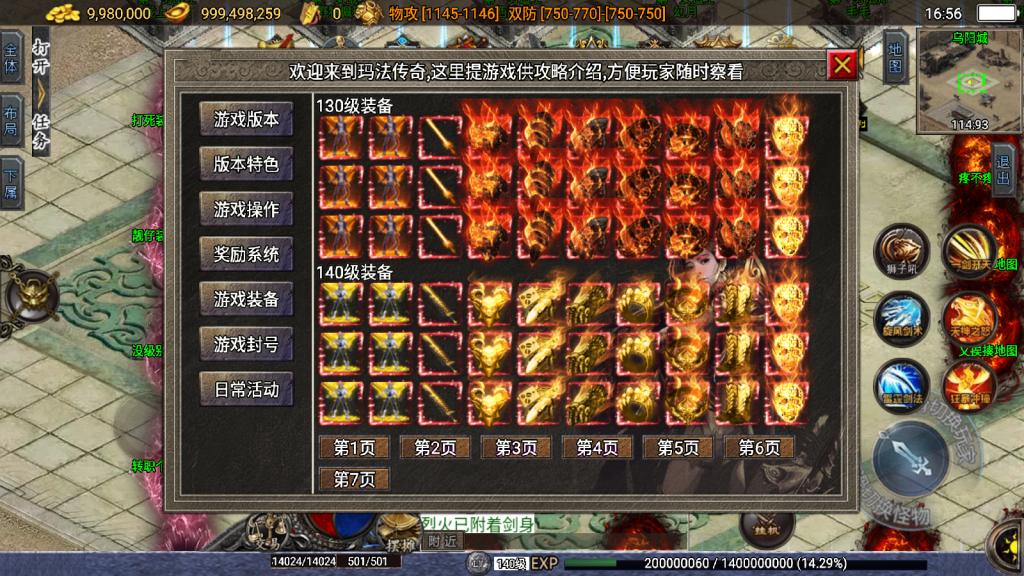Use the 旋风剑术 skill icon
This screenshot has height=576, width=1024.
(x=901, y=318)
